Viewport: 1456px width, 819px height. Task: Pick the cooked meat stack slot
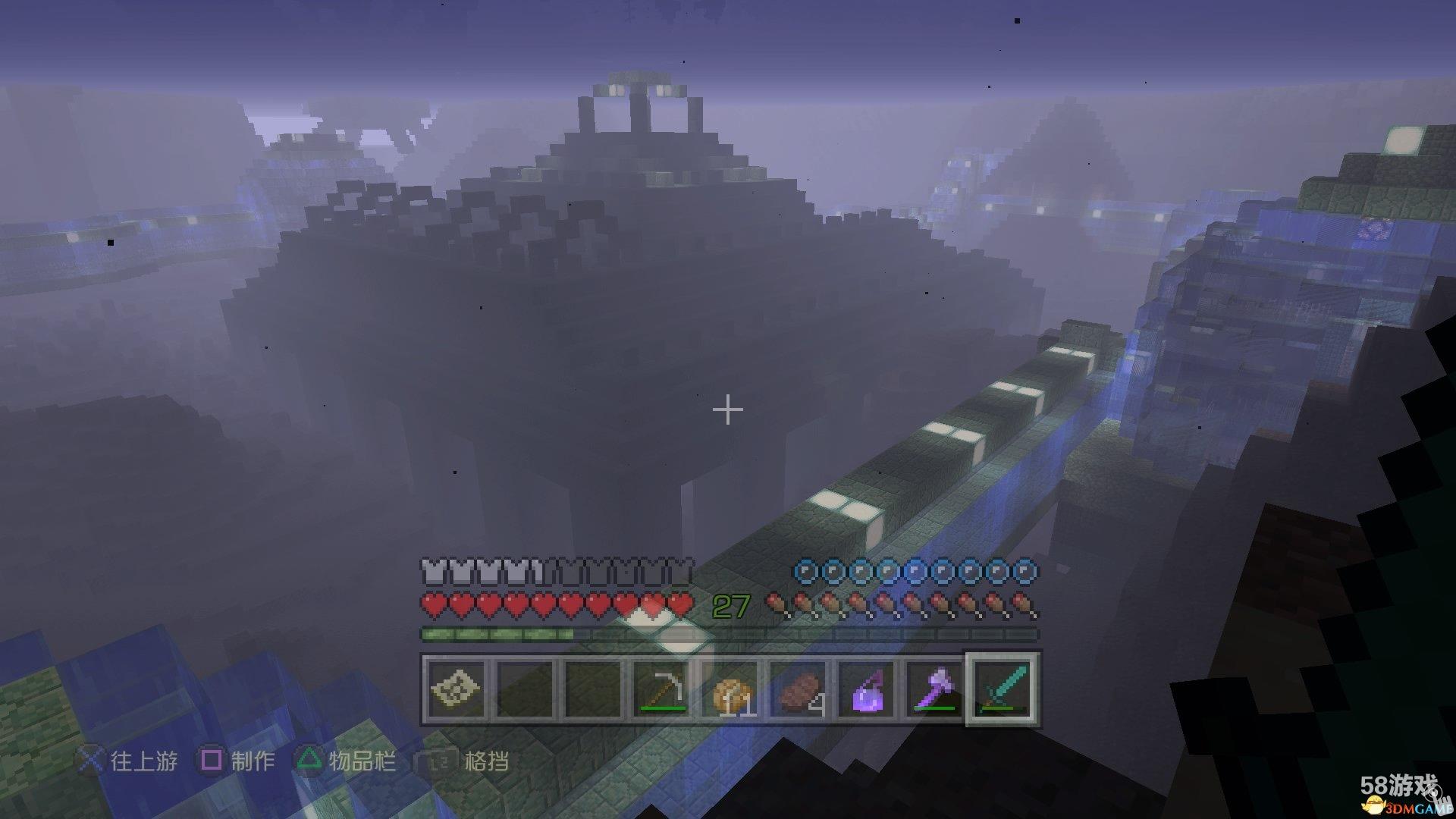click(799, 689)
